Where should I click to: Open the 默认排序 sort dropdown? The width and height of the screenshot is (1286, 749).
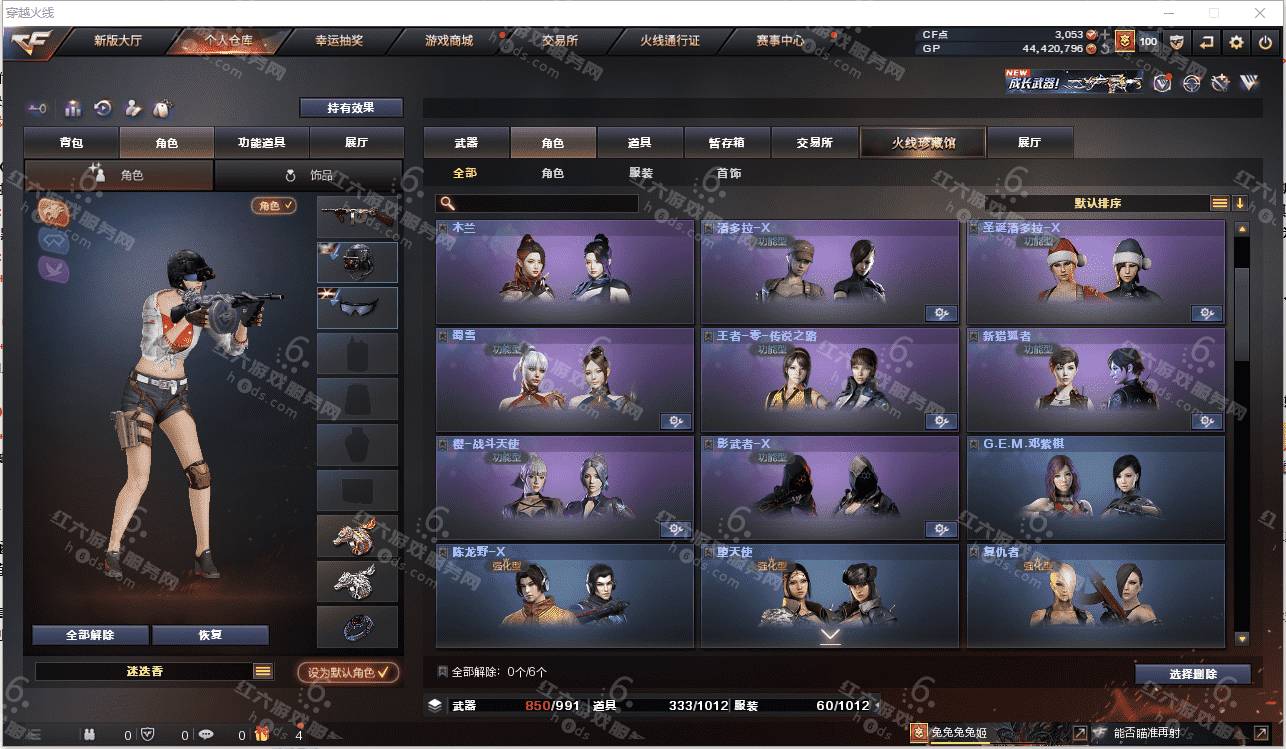click(x=1097, y=203)
